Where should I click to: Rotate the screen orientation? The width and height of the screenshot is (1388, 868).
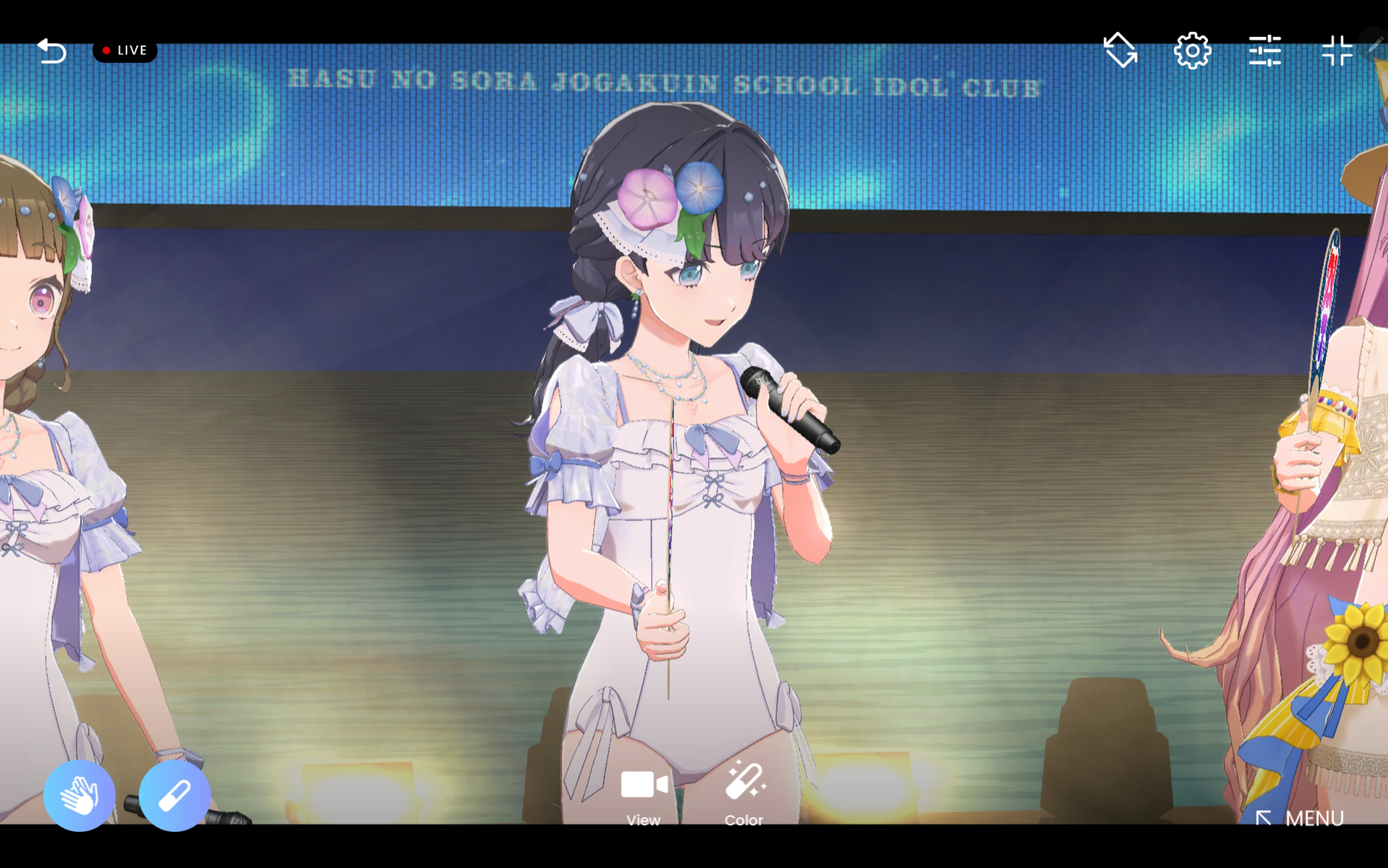1120,51
